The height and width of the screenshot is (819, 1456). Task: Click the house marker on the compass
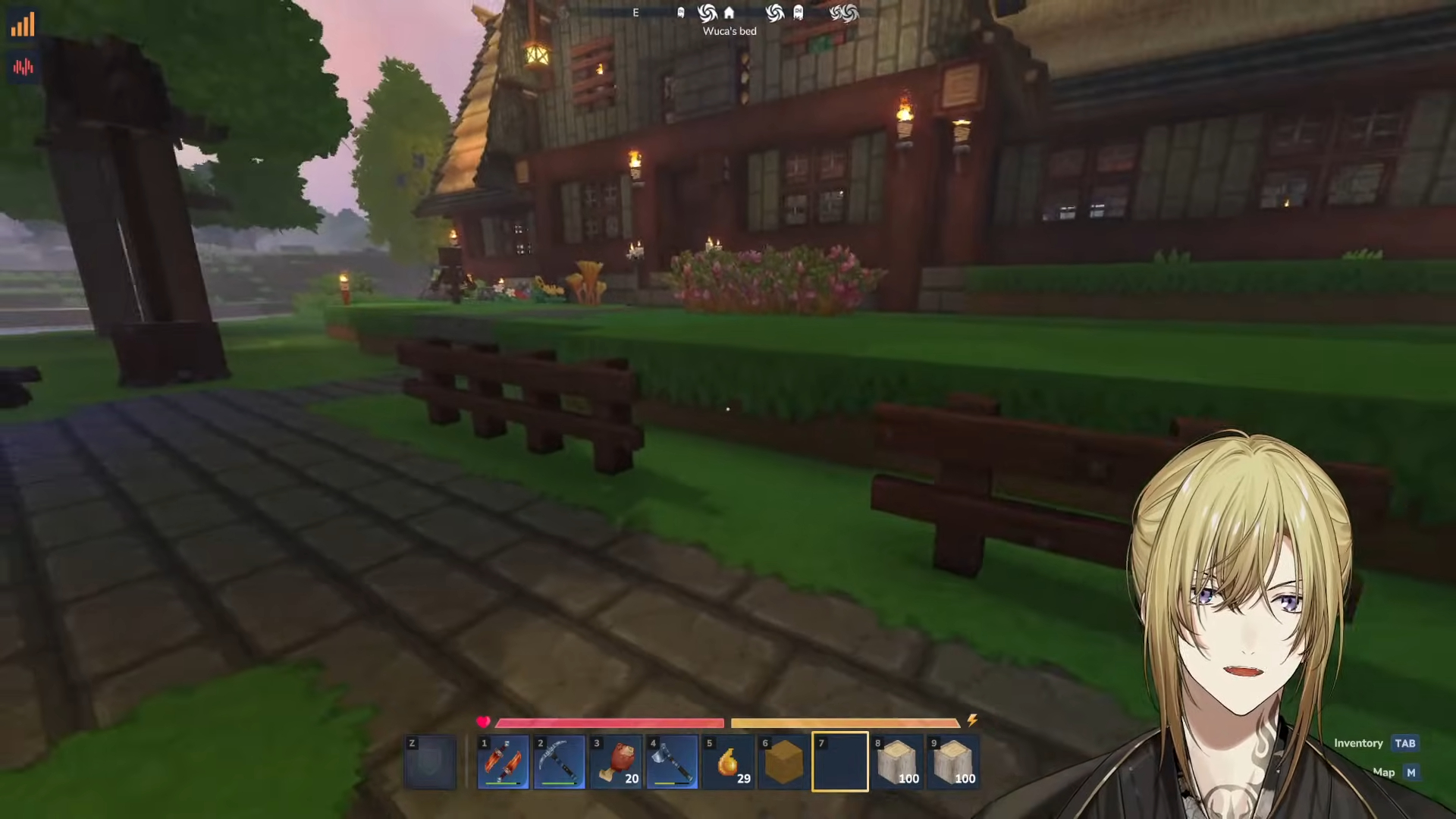pos(729,13)
